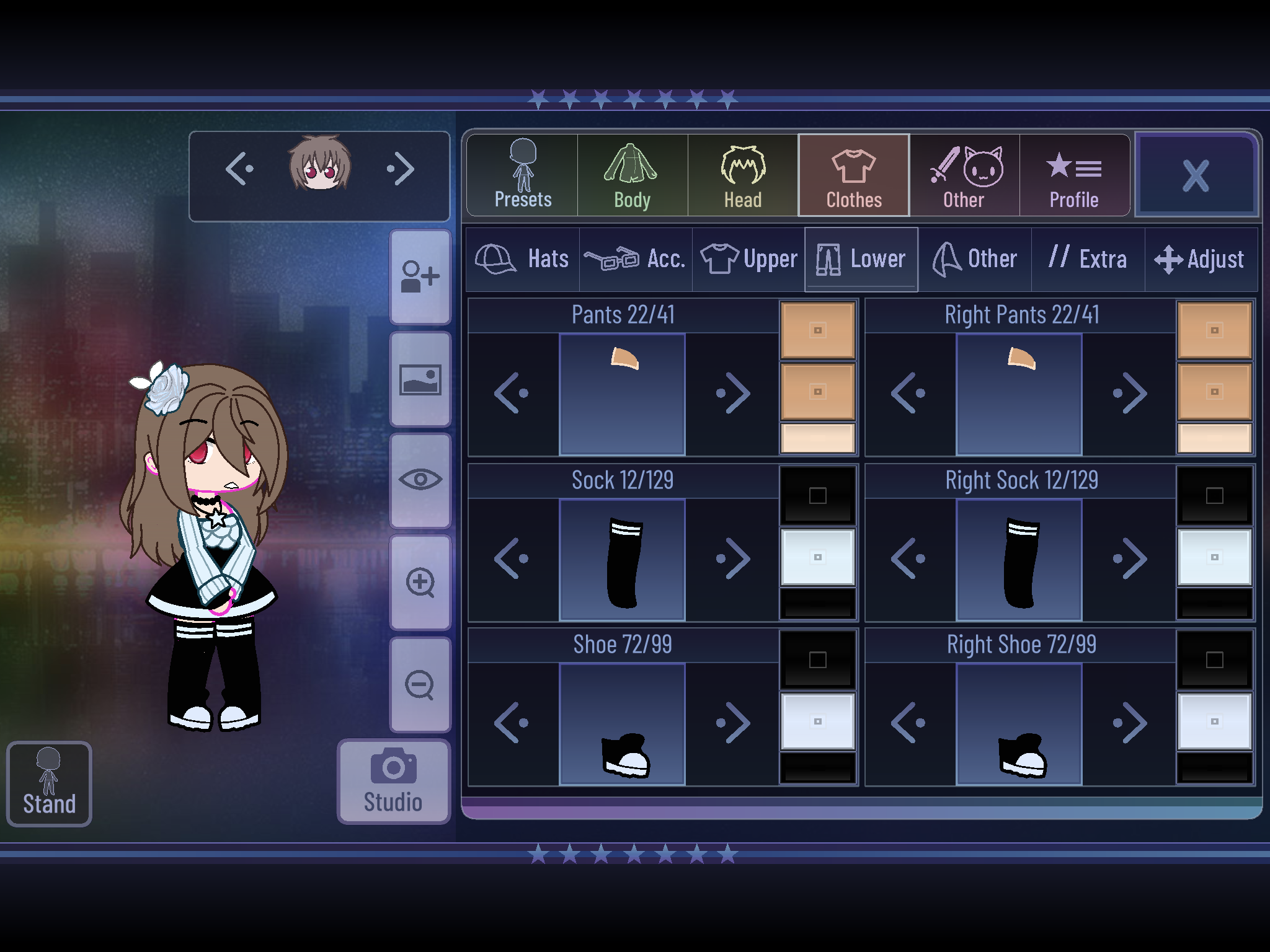This screenshot has height=952, width=1270.
Task: Switch to the Upper clothing section
Action: [x=748, y=258]
